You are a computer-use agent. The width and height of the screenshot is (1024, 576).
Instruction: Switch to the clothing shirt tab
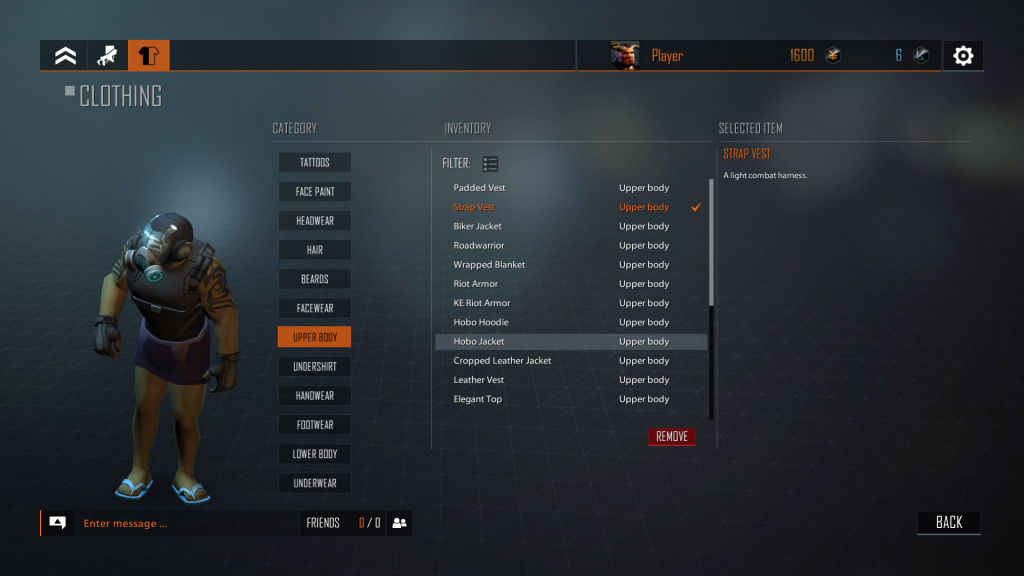pyautogui.click(x=149, y=56)
